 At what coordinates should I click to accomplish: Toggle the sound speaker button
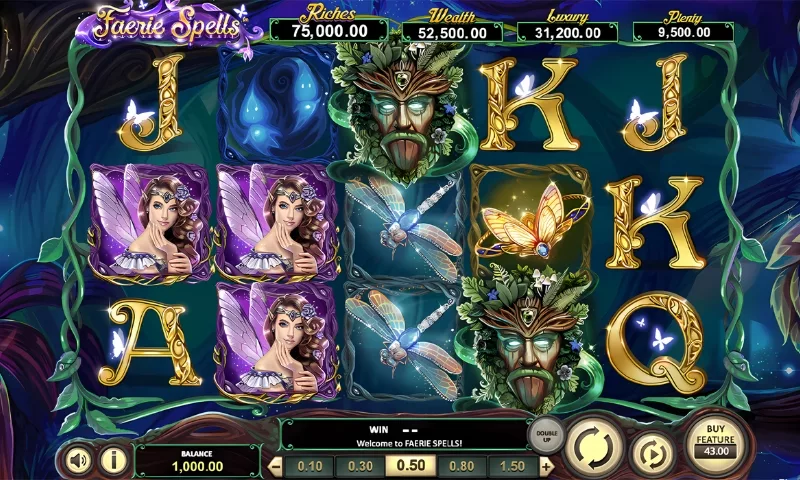(x=79, y=459)
